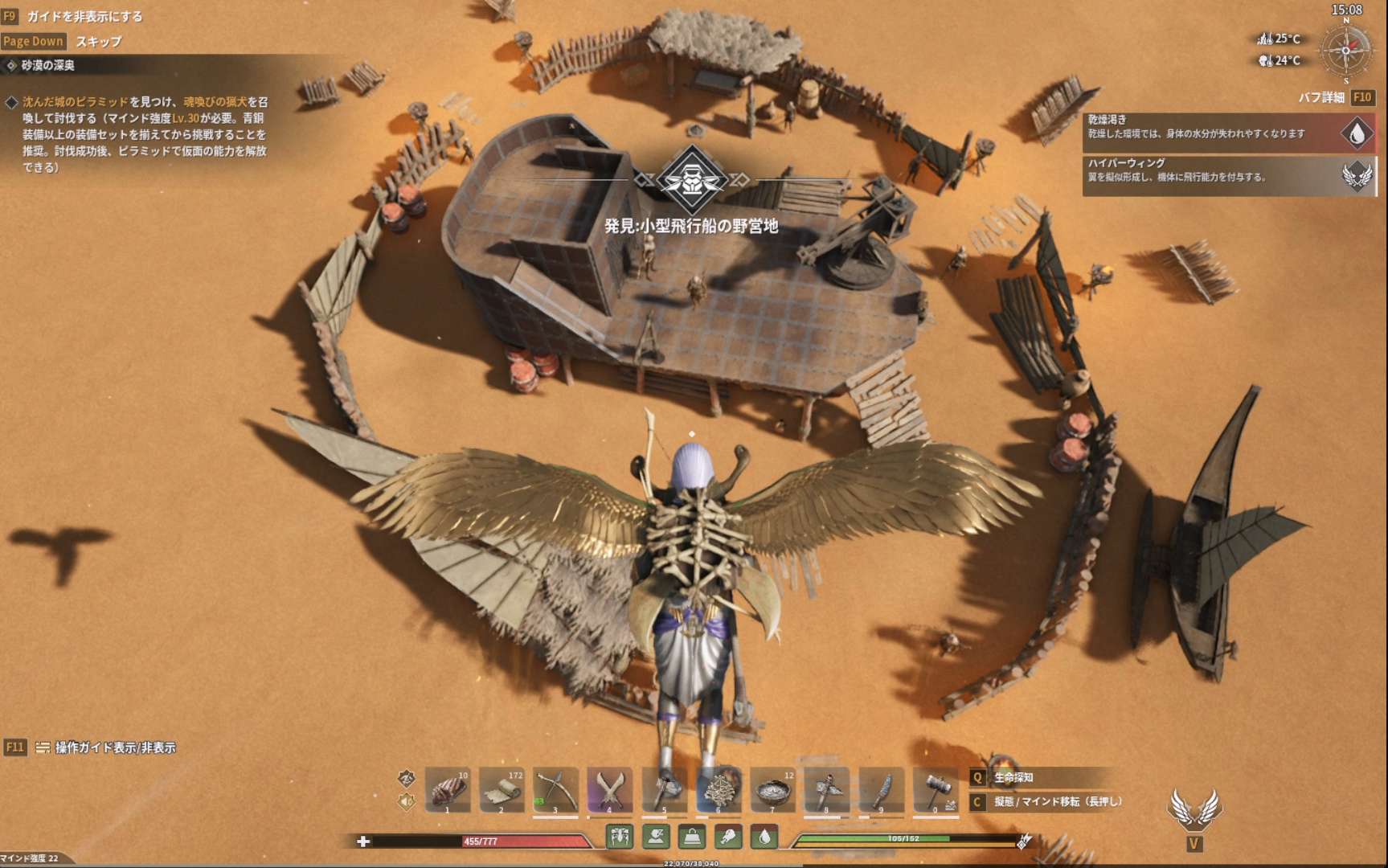Show buff details via バフ詳細 label

coord(1321,97)
